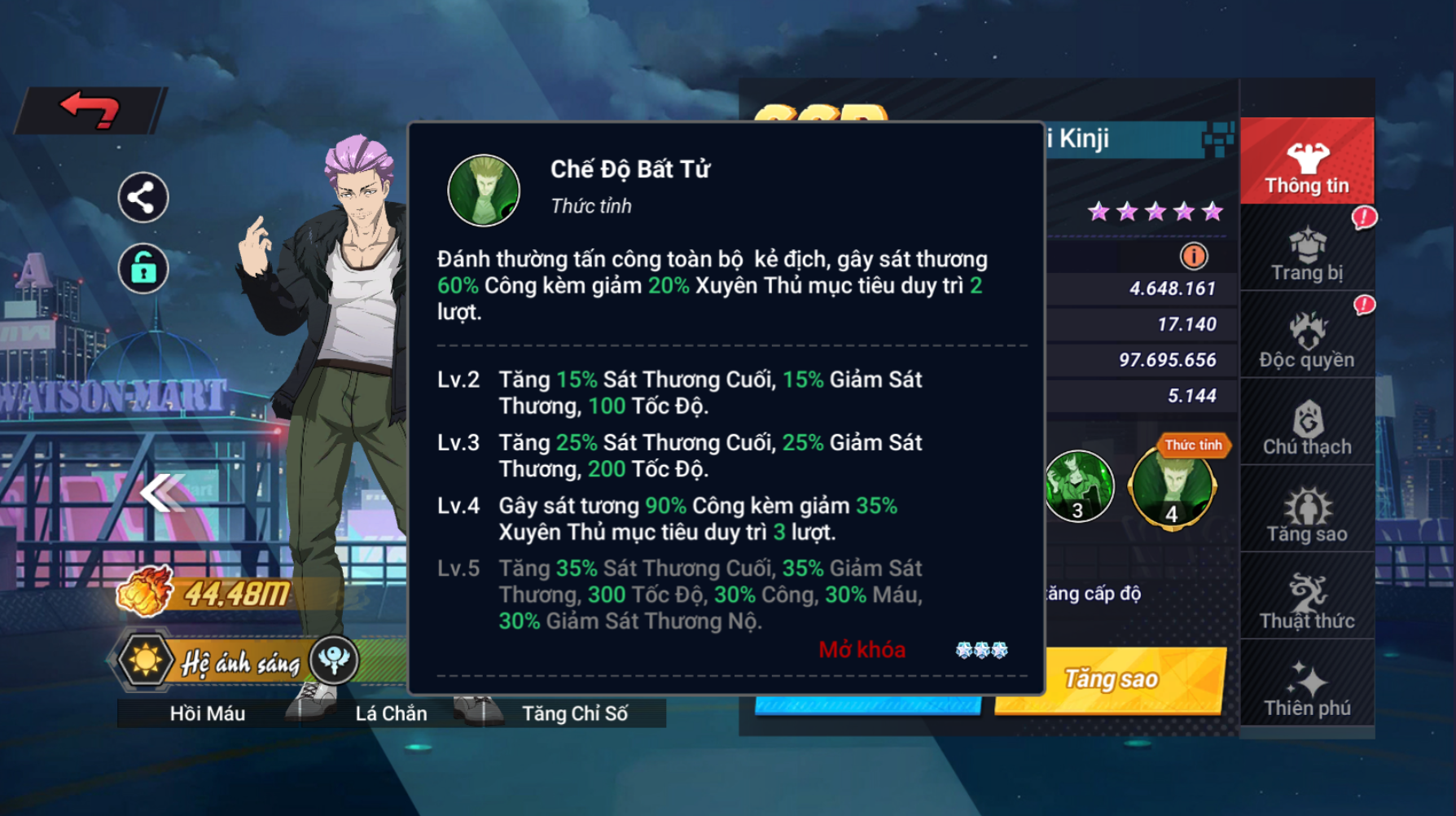1456x816 pixels.
Task: Open the Thiên phú tab
Action: [x=1306, y=689]
